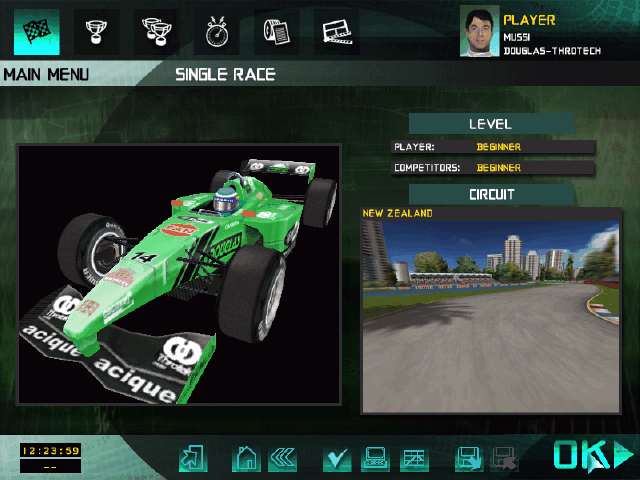Screen dimensions: 640x480
Task: Click the player portrait of Mussi
Action: [x=479, y=31]
